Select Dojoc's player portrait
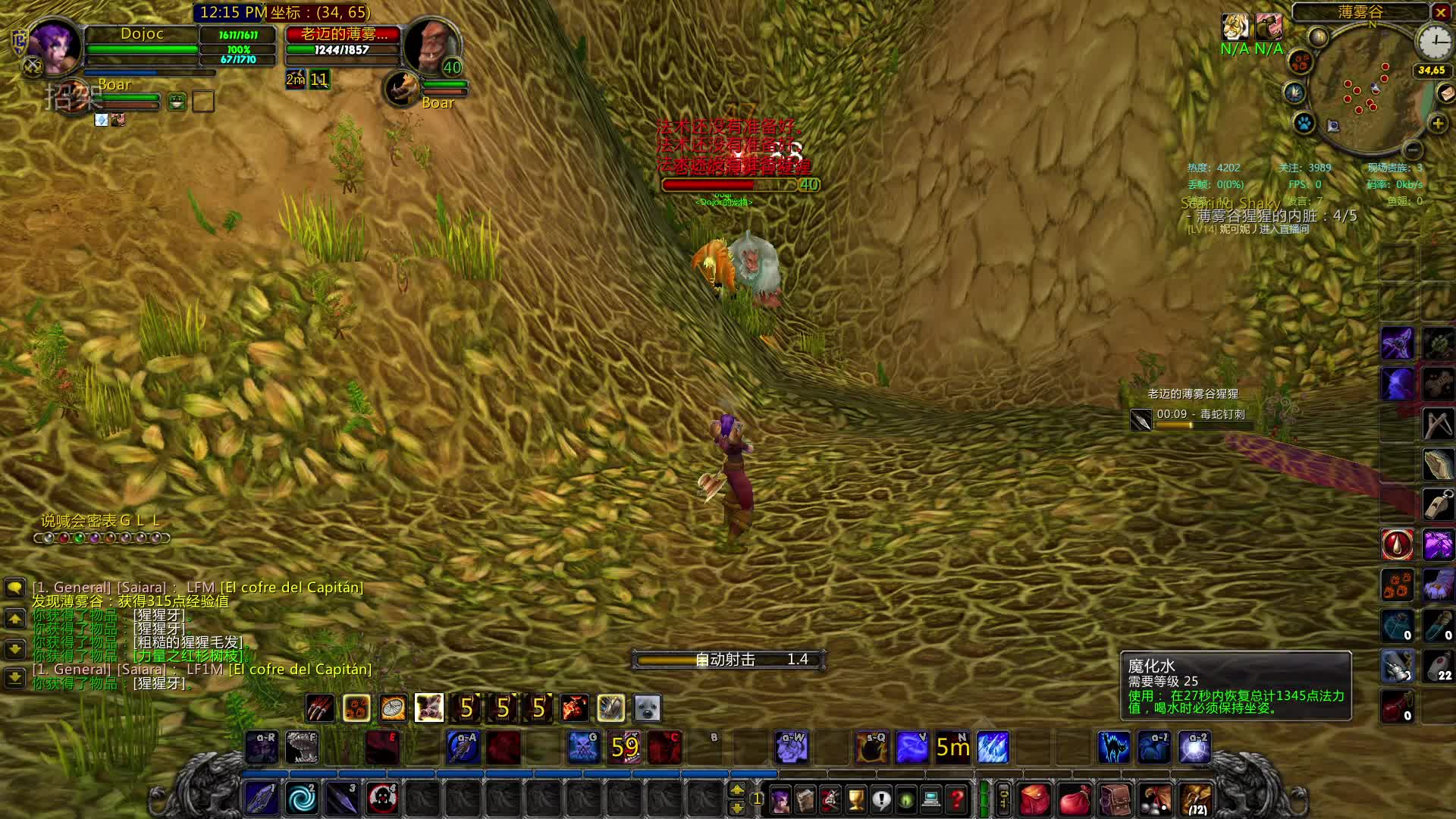The height and width of the screenshot is (819, 1456). tap(55, 47)
